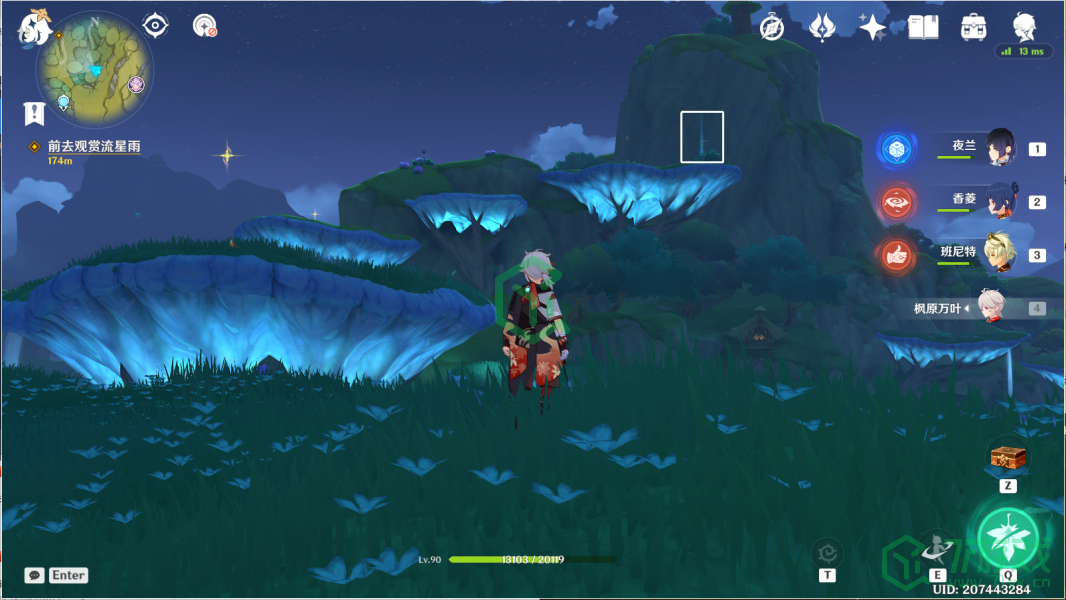
Task: Open the world map from the minimap
Action: click(94, 69)
